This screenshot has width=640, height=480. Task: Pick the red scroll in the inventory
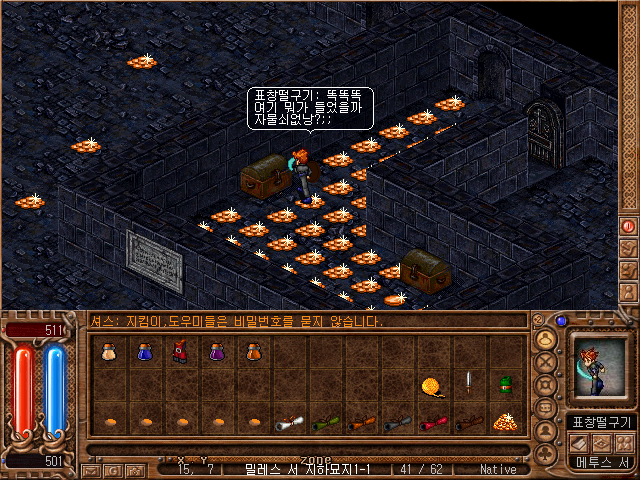[x=432, y=423]
